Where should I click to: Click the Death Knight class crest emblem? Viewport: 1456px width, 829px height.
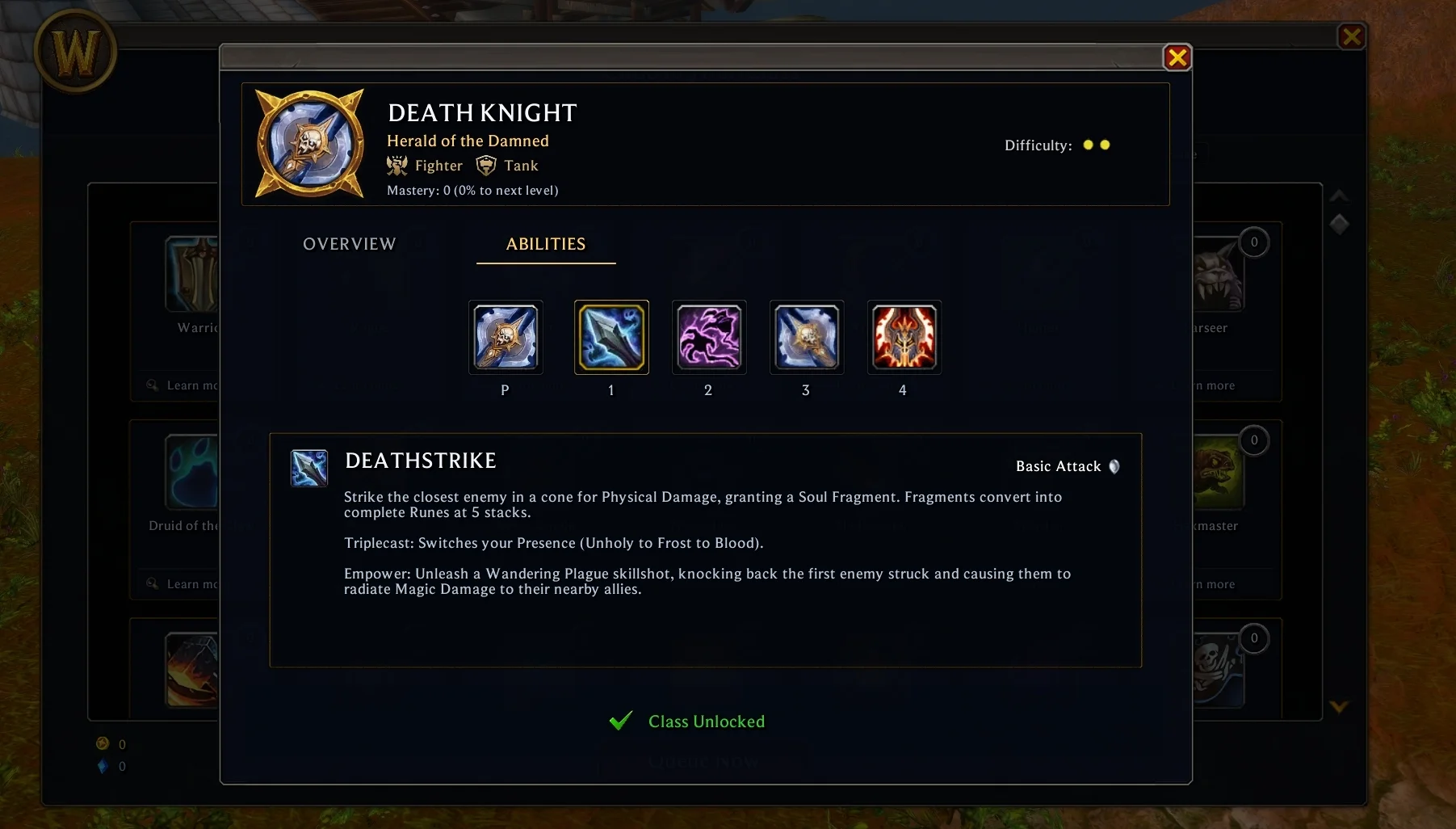coord(309,143)
